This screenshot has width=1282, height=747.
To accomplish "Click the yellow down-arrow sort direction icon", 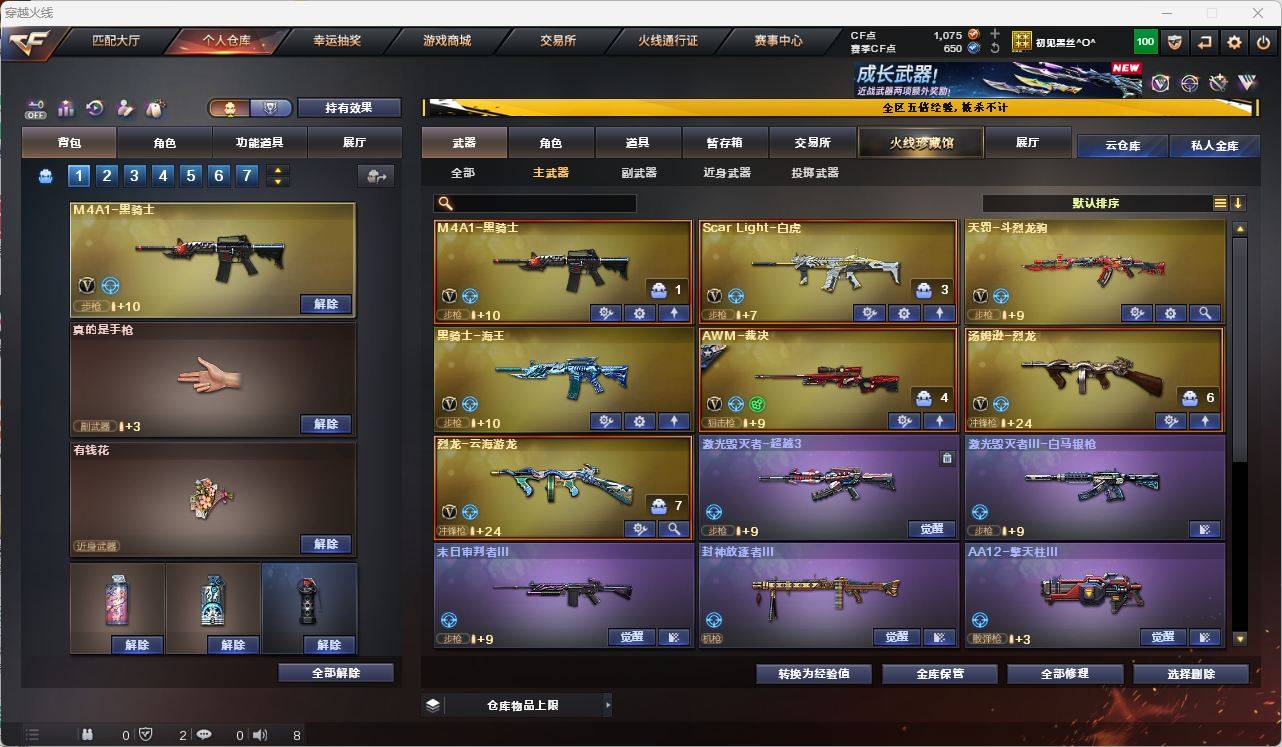I will pos(1239,203).
